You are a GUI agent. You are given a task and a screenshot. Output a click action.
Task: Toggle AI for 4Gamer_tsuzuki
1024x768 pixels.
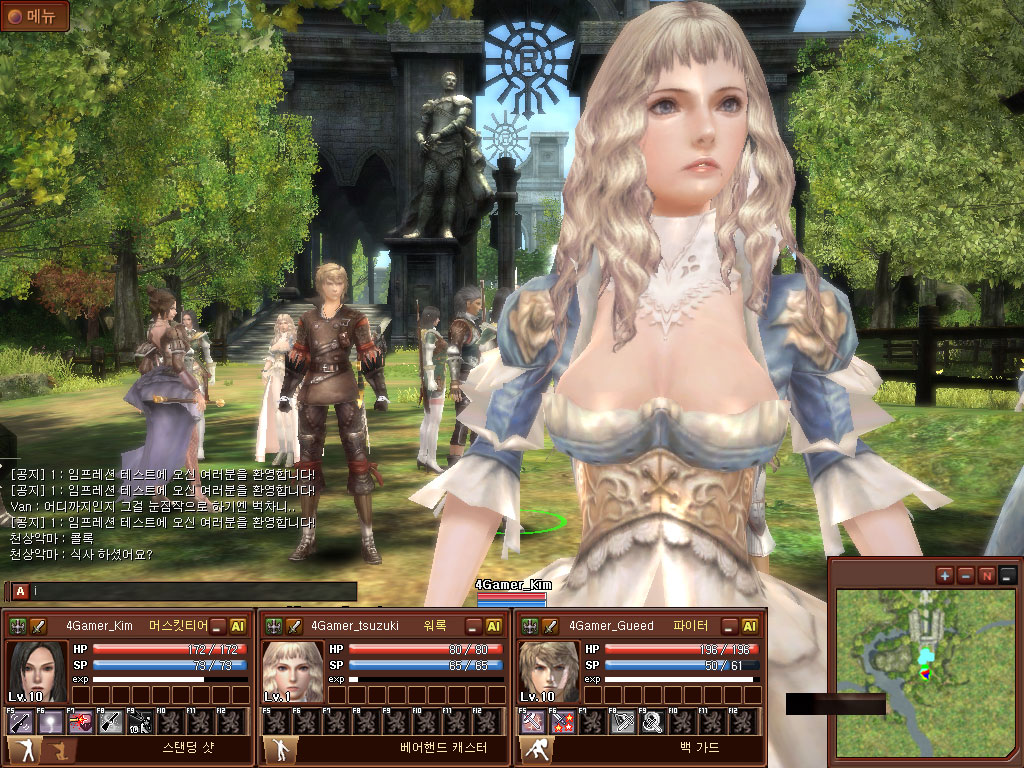pos(494,626)
